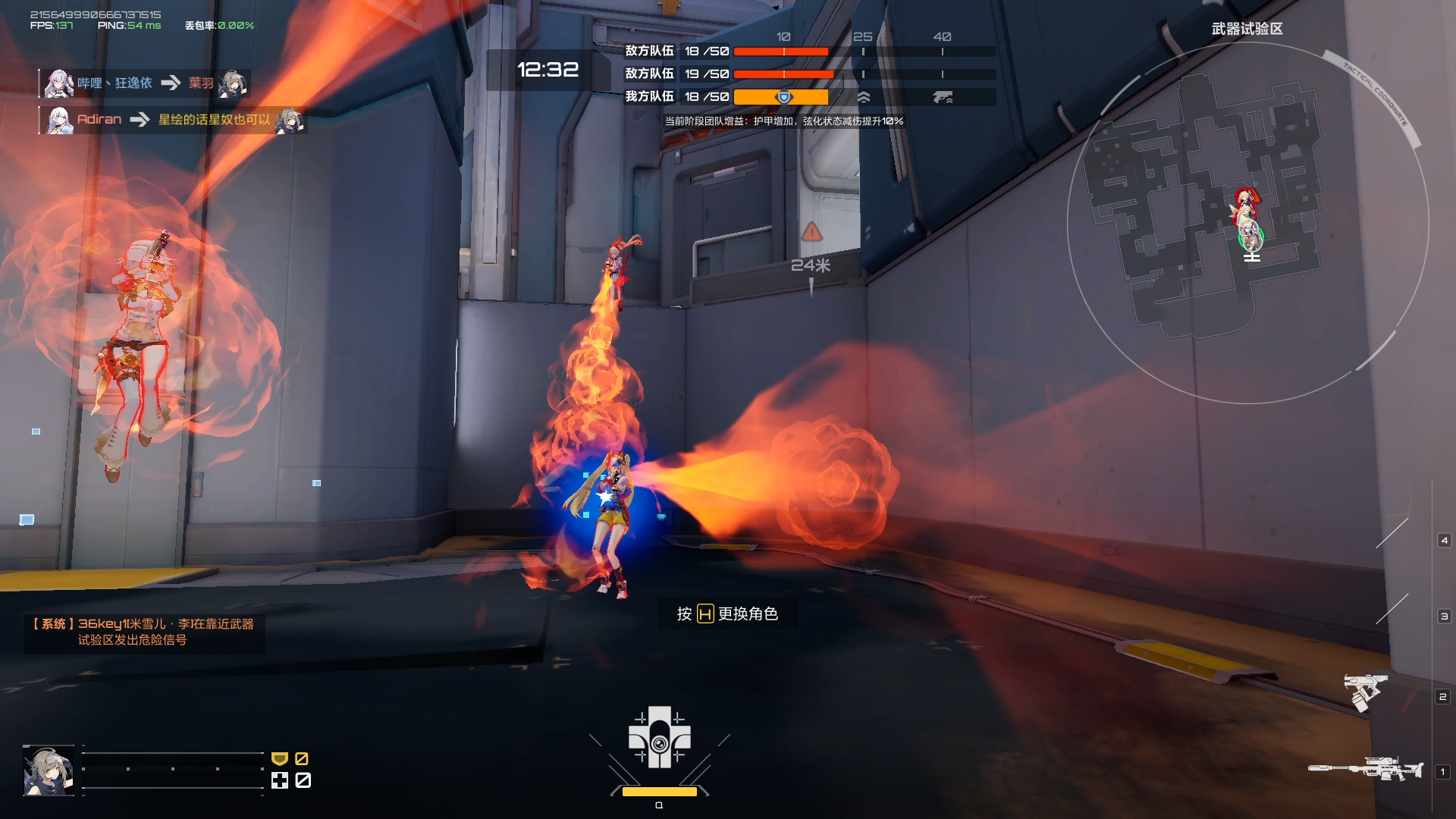Click the Adiran kill feed entry
This screenshot has width=1456, height=819.
pyautogui.click(x=174, y=120)
